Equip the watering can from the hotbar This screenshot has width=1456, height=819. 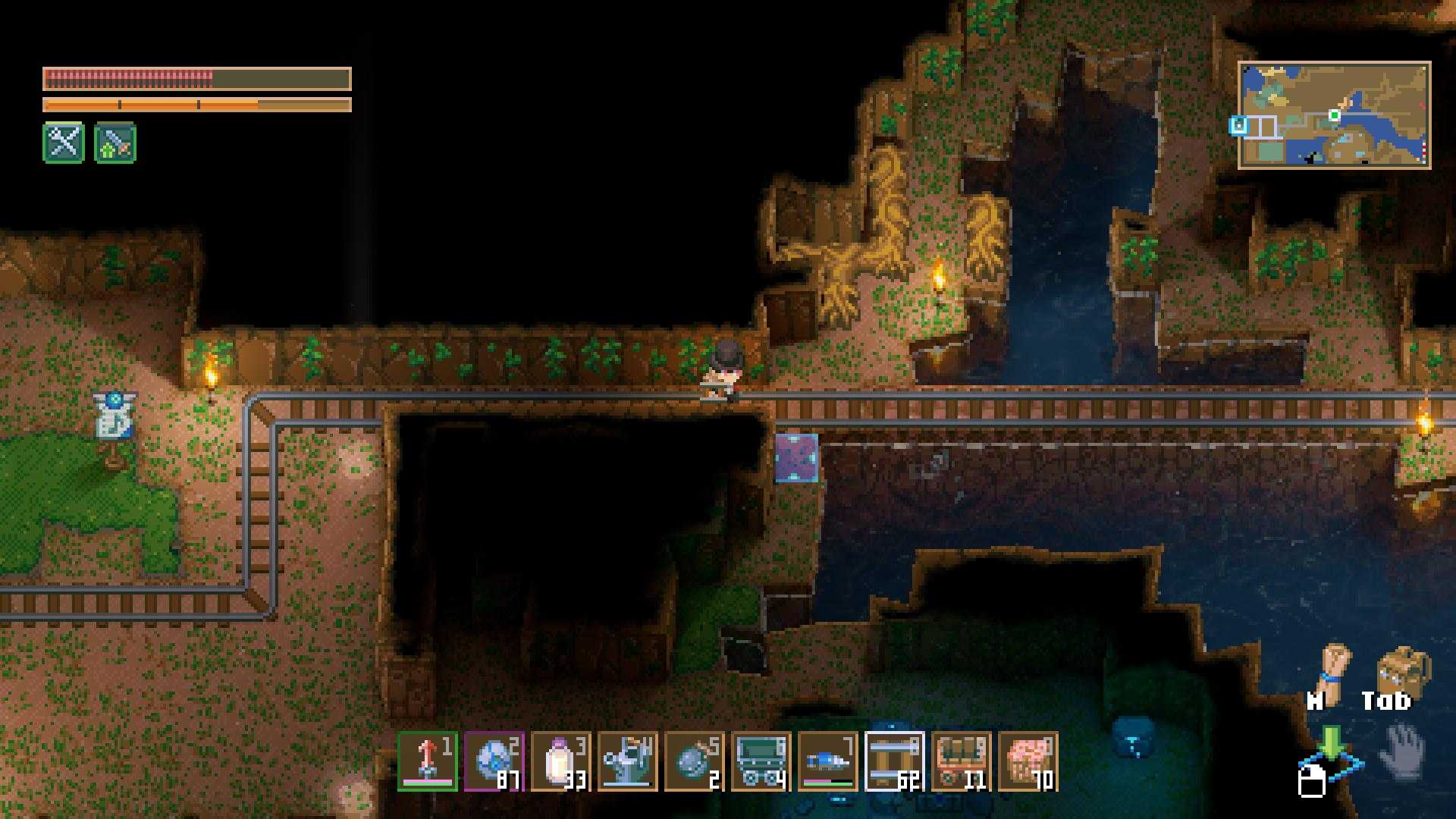628,761
